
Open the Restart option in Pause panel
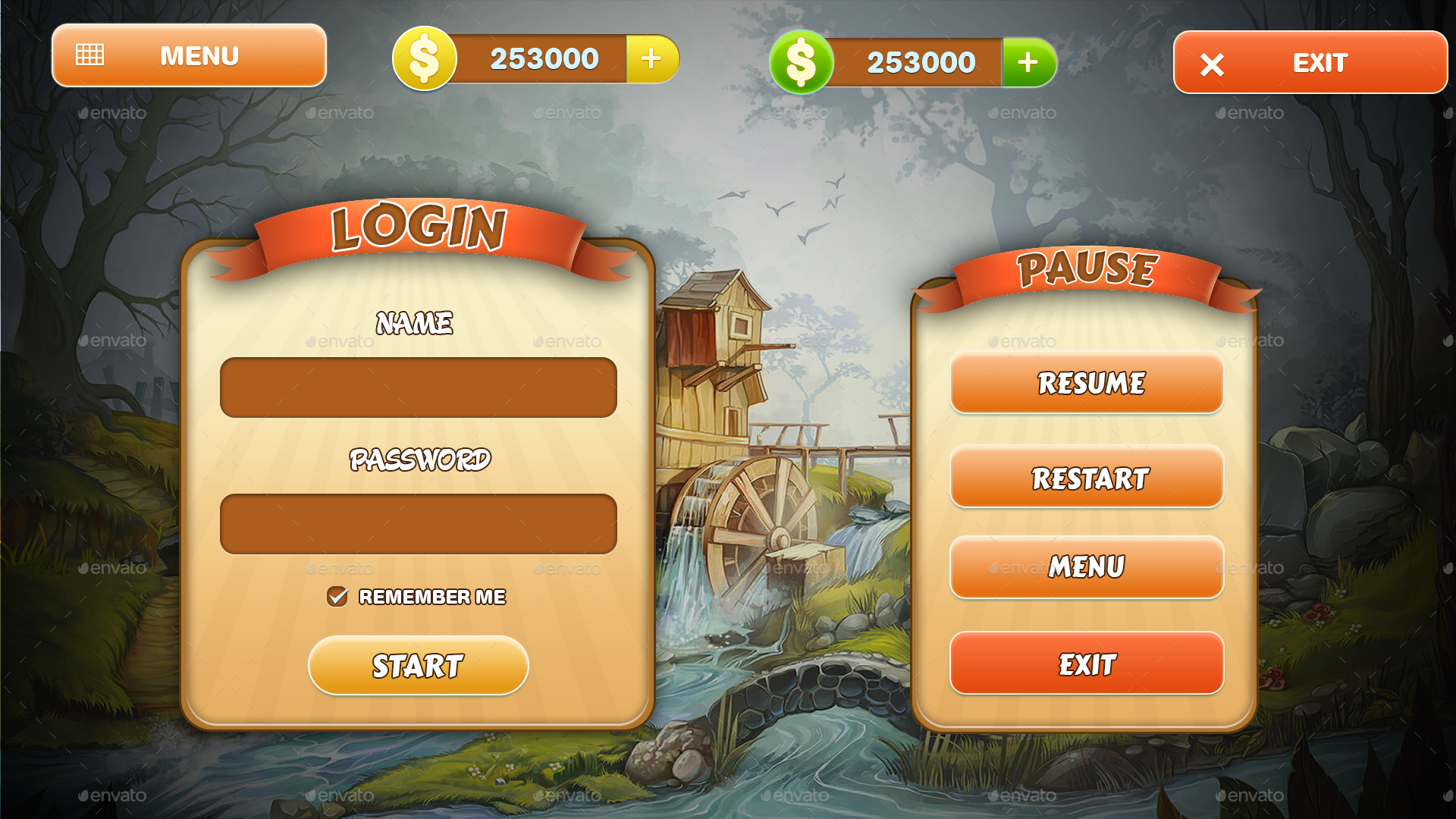pyautogui.click(x=1086, y=478)
